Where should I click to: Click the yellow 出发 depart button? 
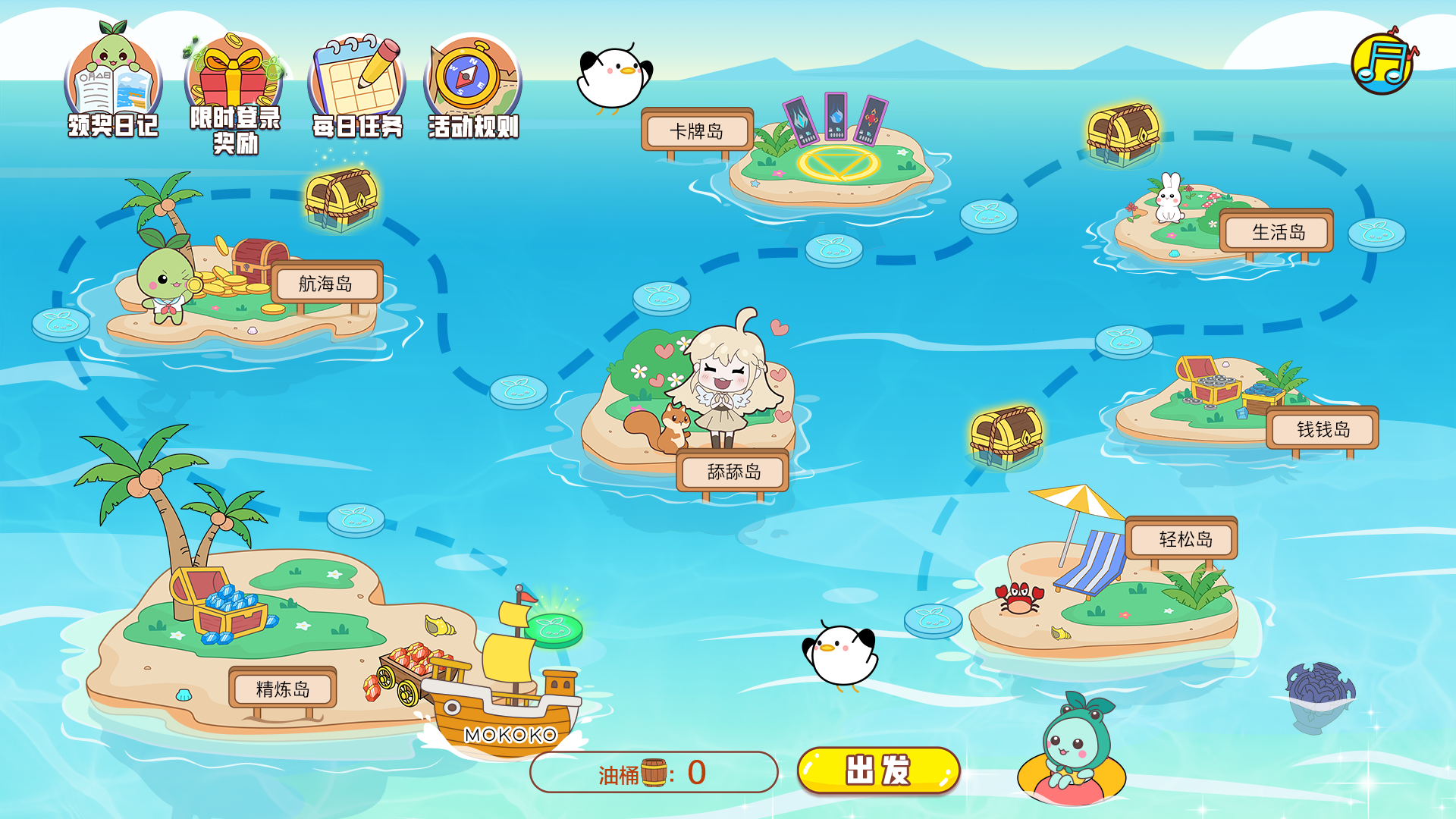pos(878,770)
